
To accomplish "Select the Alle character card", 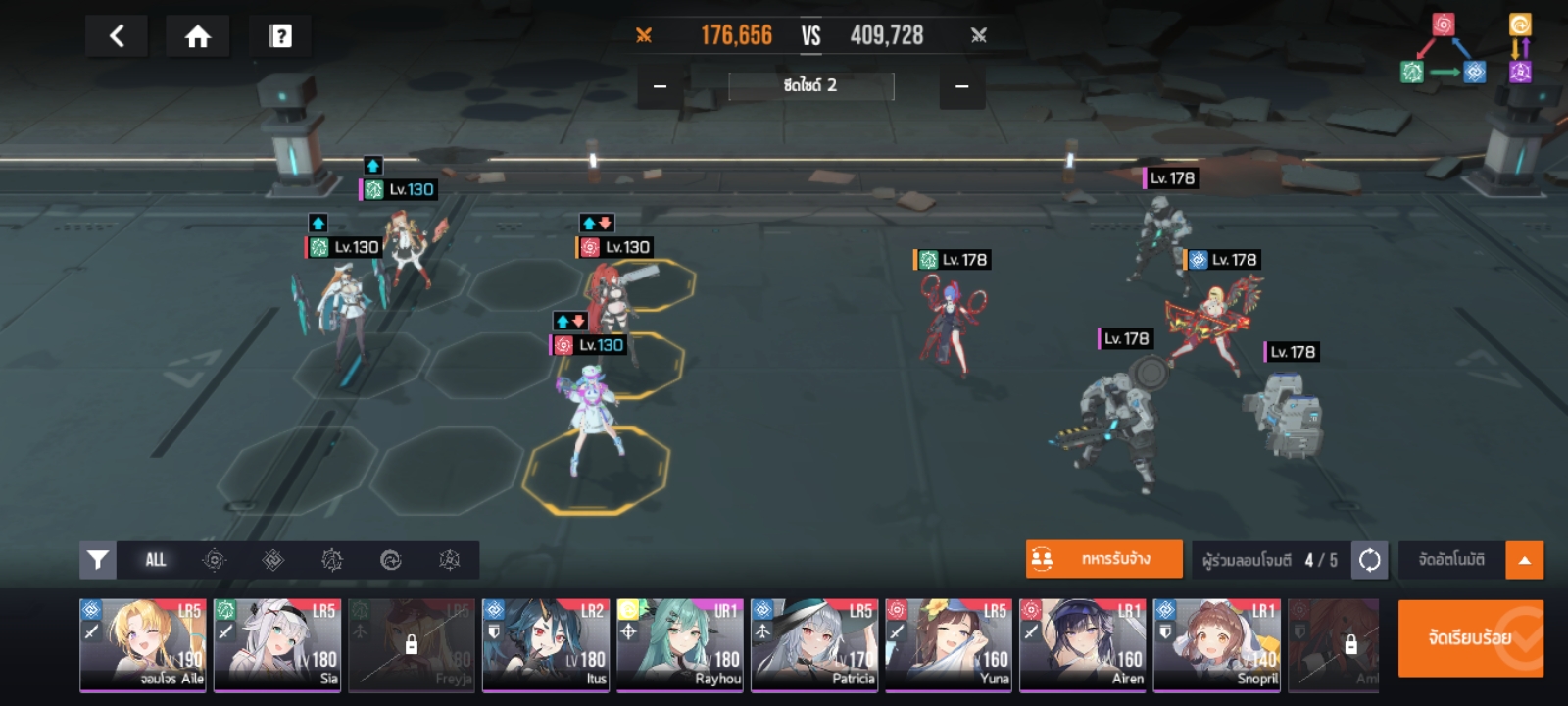I will pos(143,644).
